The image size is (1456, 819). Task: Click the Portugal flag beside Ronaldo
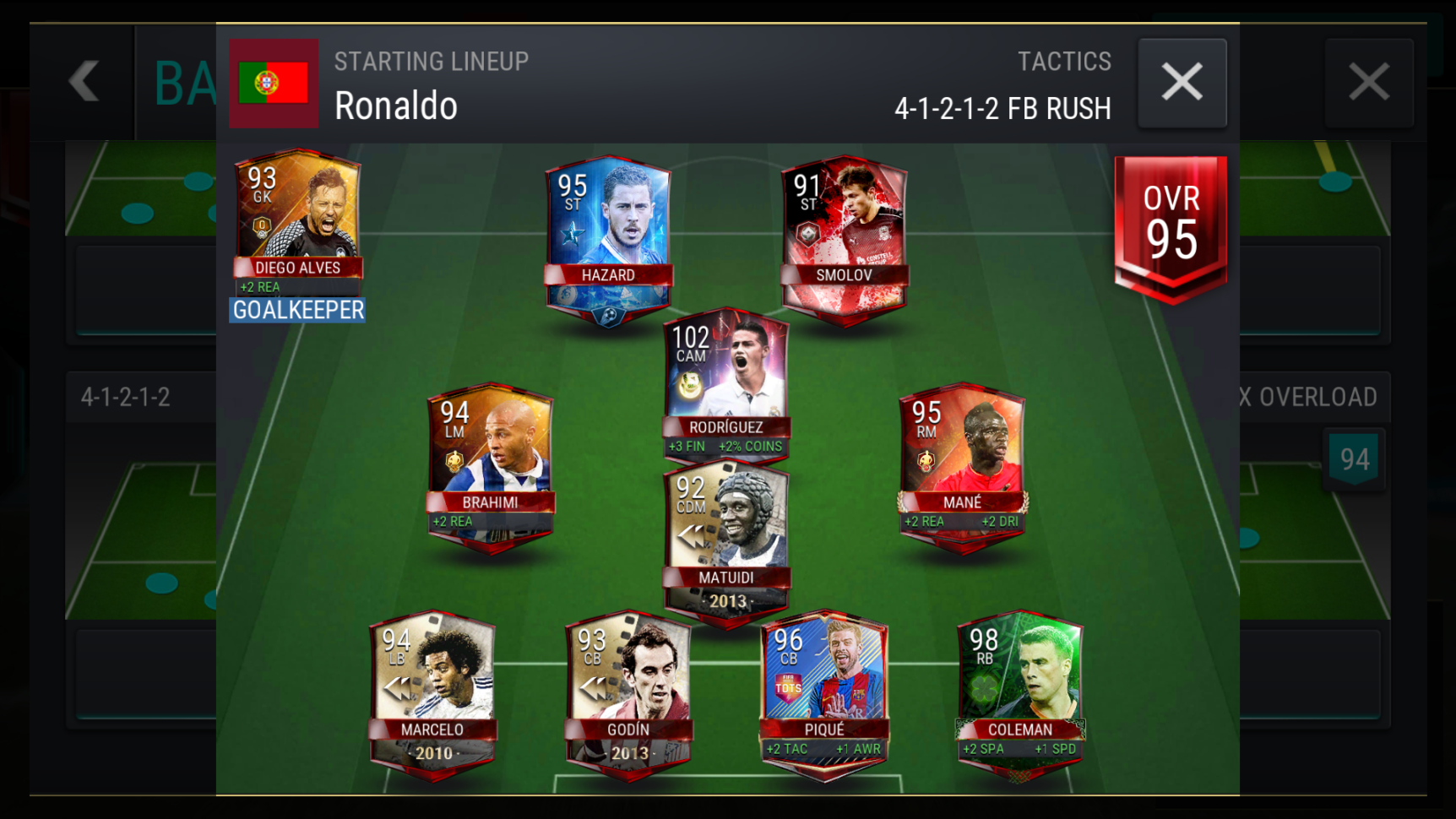pos(273,84)
